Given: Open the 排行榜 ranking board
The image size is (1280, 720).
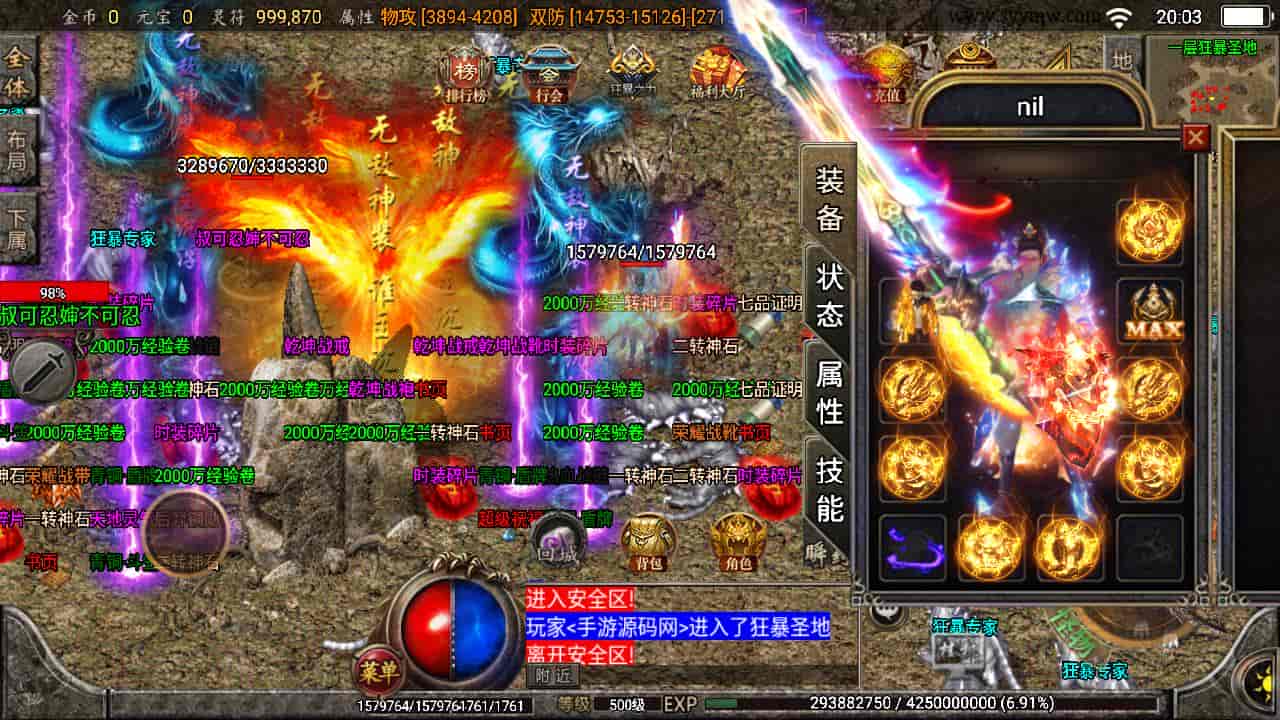Looking at the screenshot, I should point(462,74).
